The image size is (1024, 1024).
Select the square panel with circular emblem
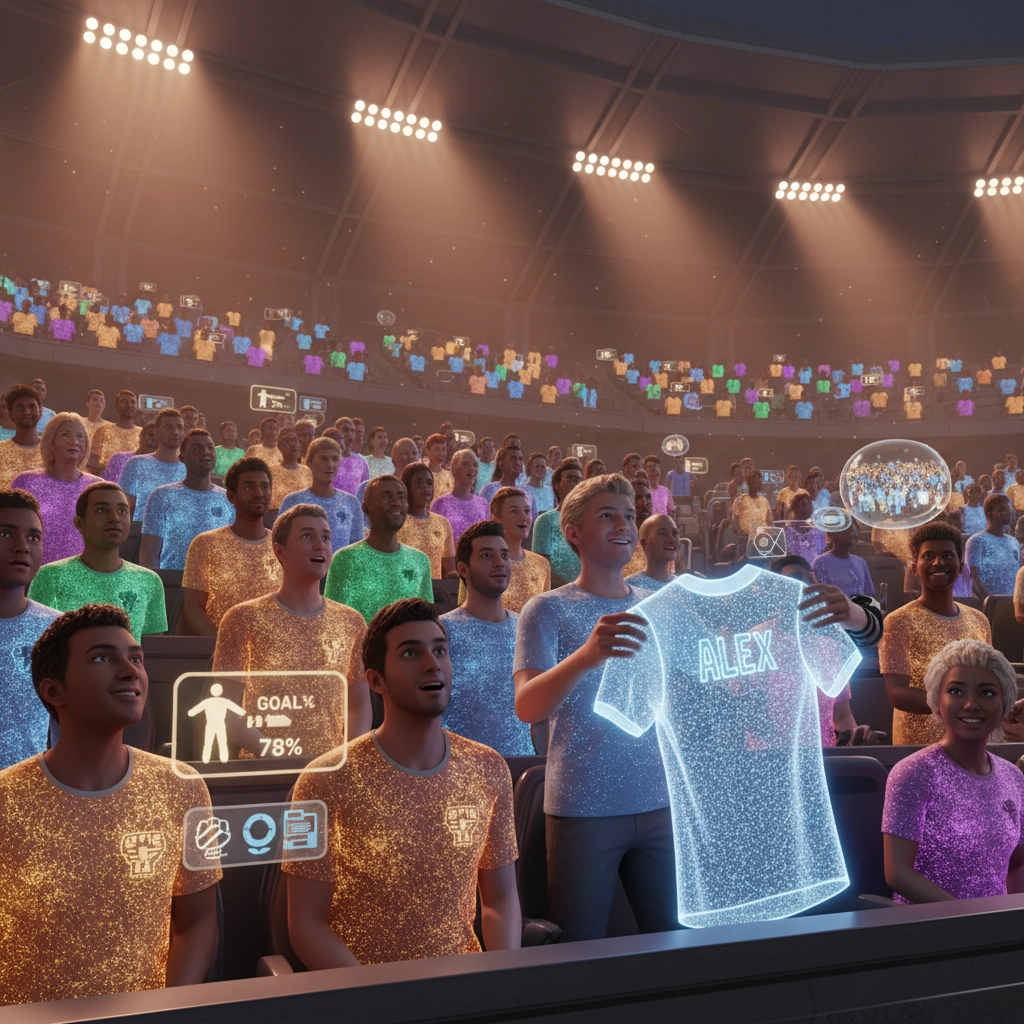coord(768,543)
